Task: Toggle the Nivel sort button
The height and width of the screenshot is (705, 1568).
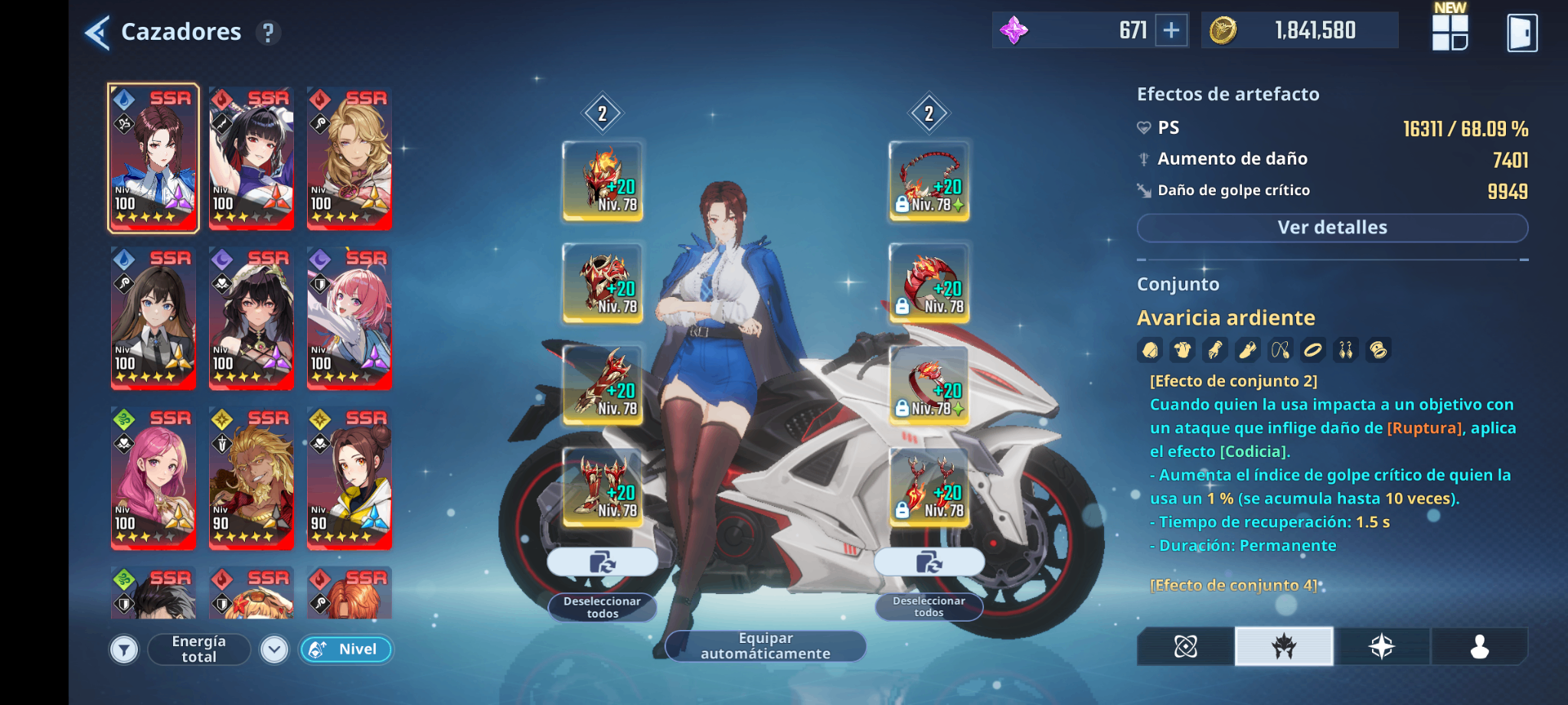Action: coord(345,650)
